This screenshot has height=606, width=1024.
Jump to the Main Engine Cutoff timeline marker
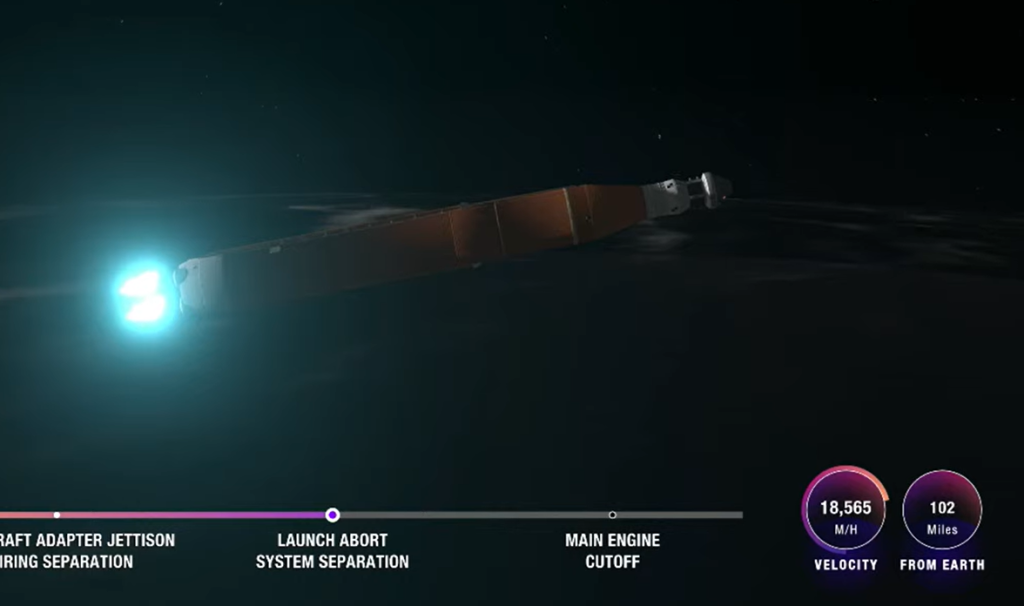[x=612, y=515]
